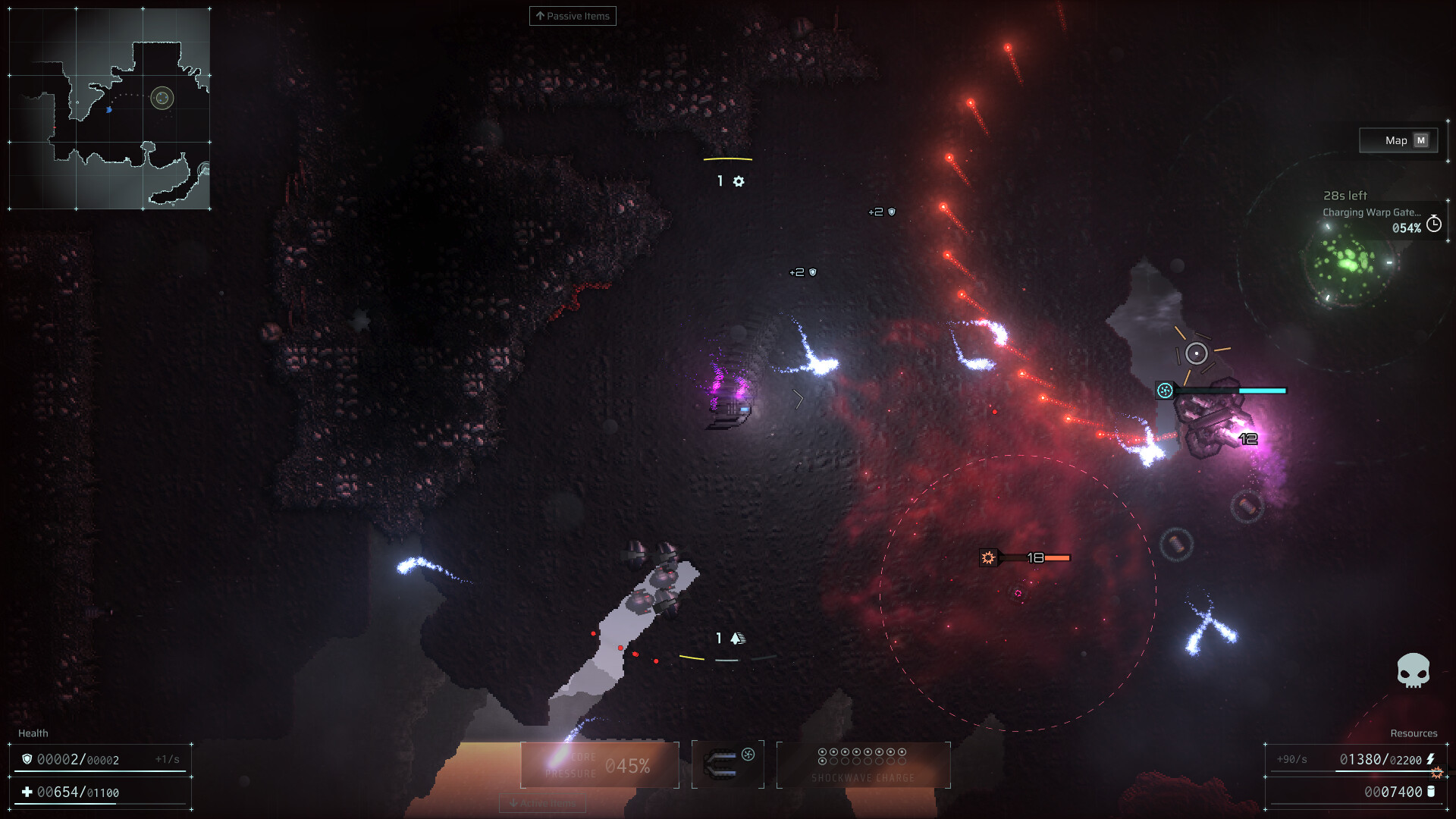Viewport: 1456px width, 819px height.
Task: Click the health cross icon near 00654
Action: tap(28, 791)
